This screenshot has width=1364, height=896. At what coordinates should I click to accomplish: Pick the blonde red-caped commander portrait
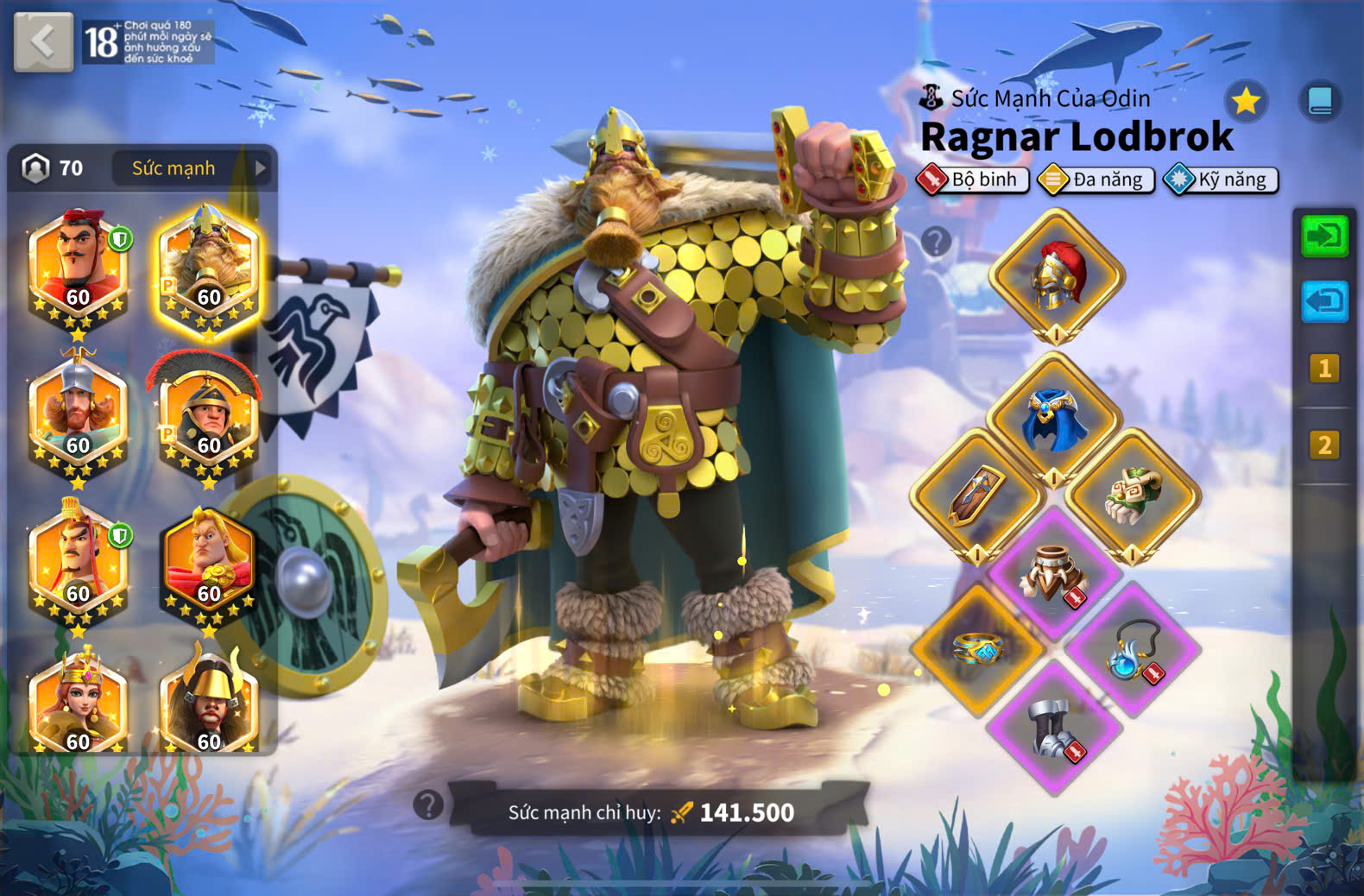click(x=208, y=563)
